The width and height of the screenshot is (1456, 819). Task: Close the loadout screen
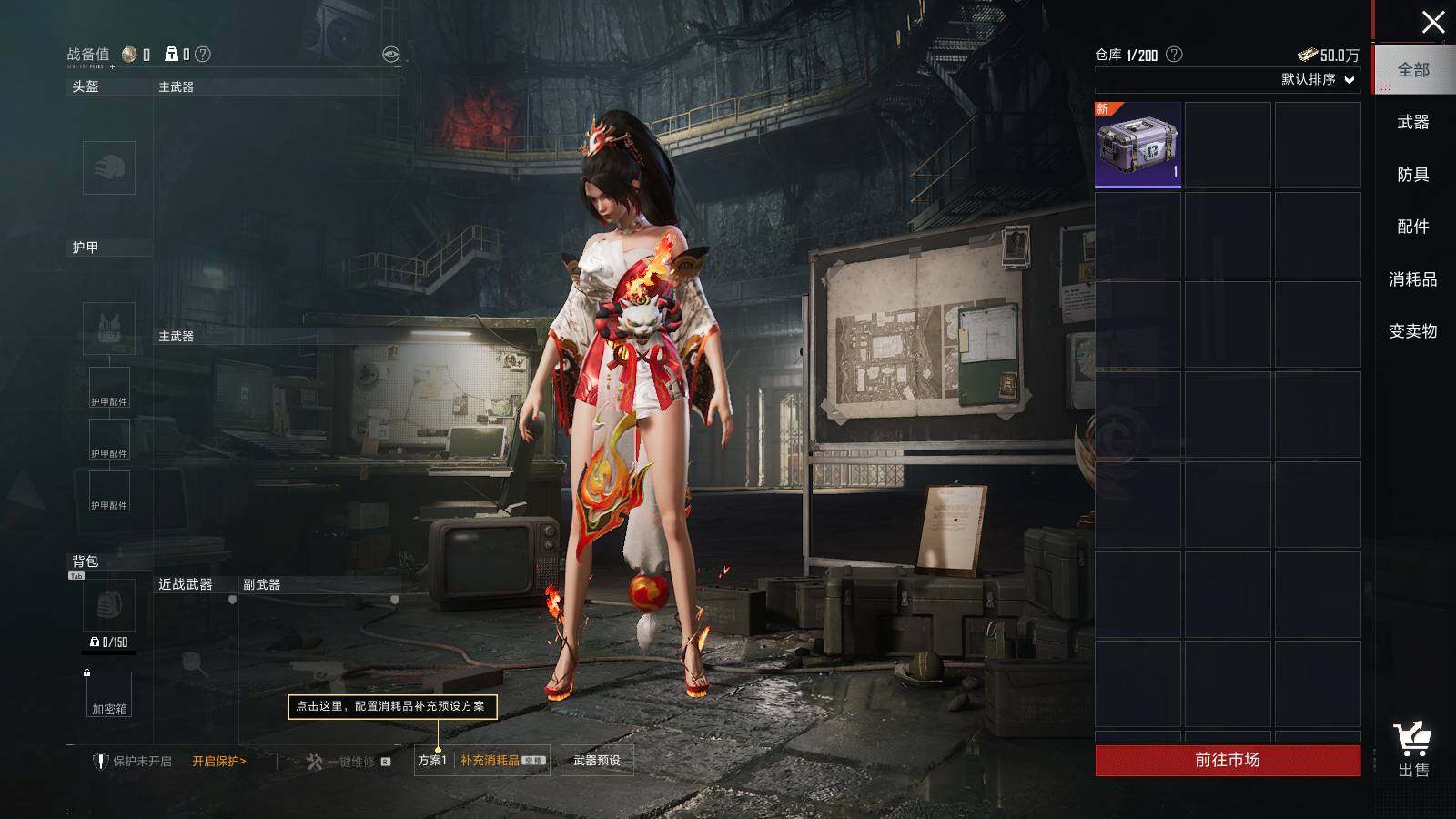1433,22
